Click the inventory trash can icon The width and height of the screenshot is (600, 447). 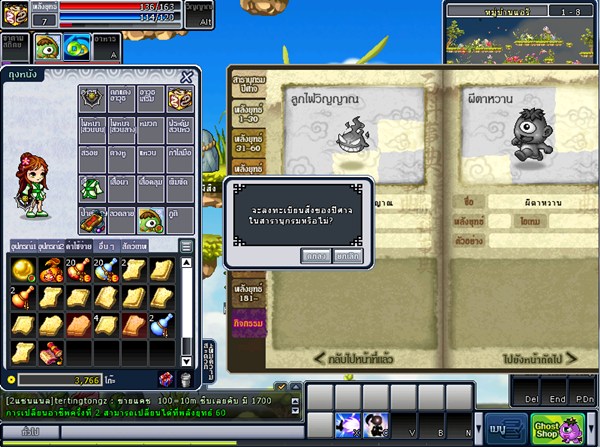click(x=185, y=379)
